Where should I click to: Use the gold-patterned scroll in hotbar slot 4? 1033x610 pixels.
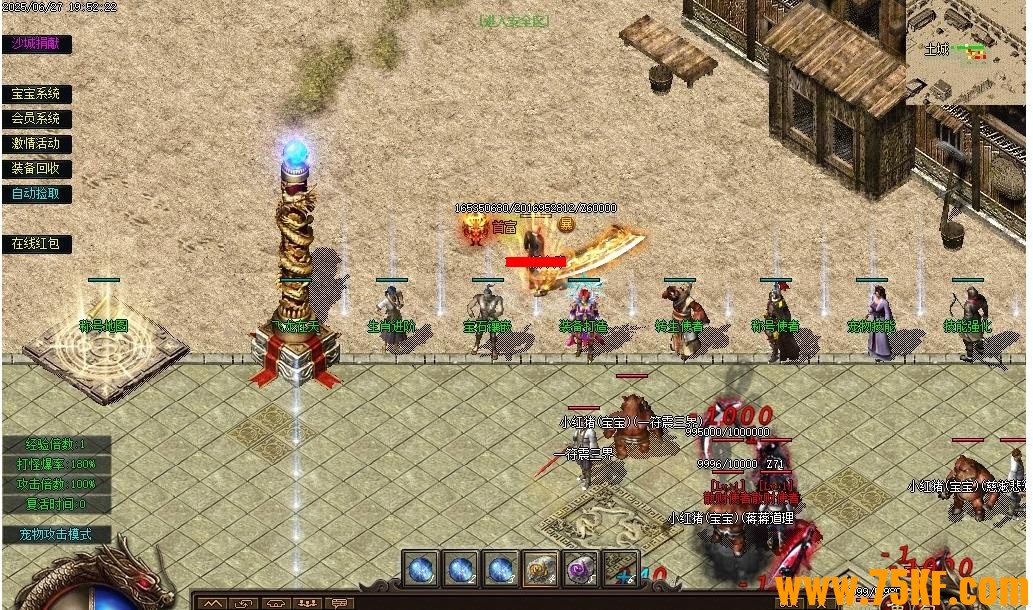(541, 569)
